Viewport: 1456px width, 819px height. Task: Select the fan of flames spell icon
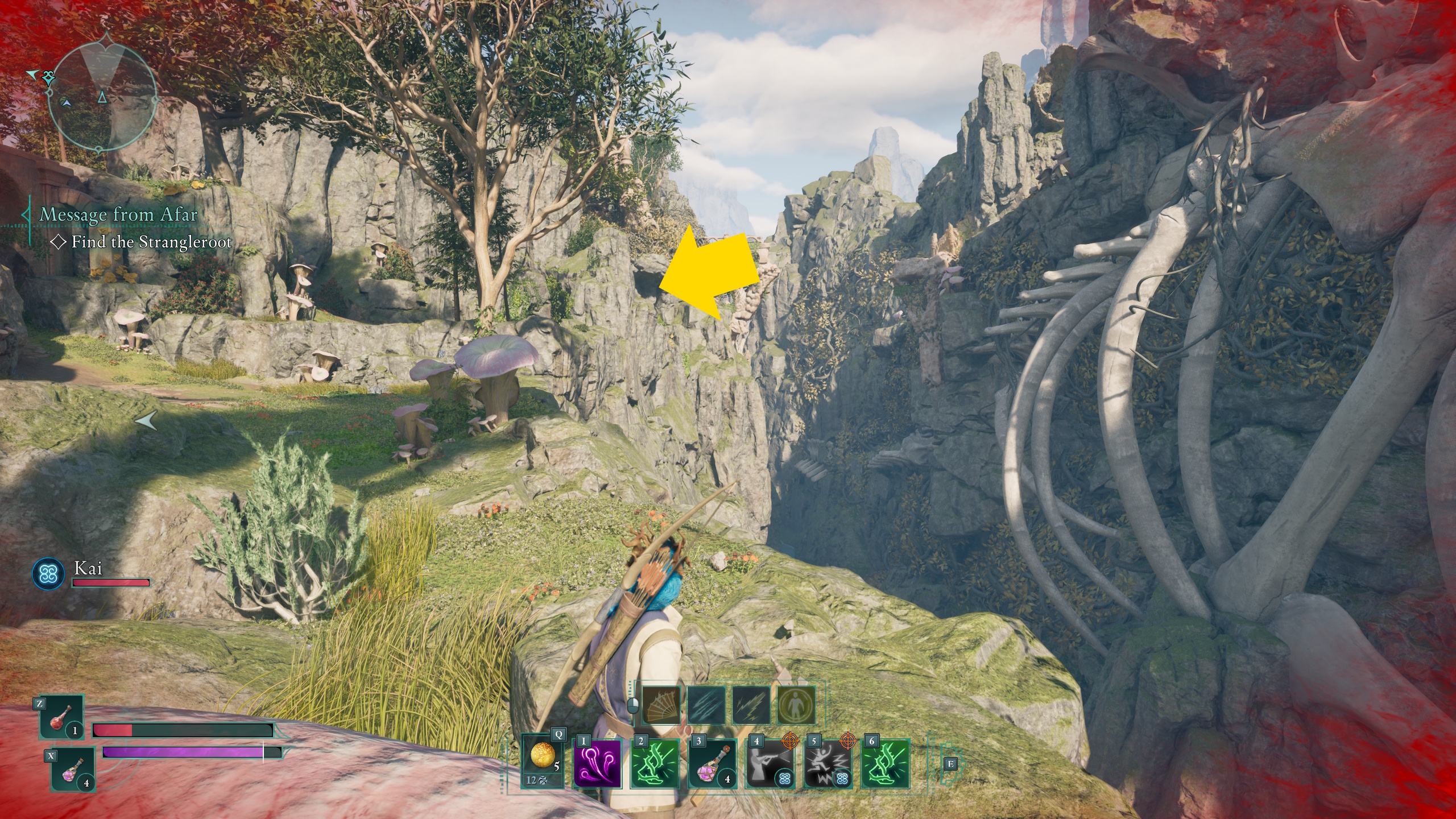tap(661, 705)
